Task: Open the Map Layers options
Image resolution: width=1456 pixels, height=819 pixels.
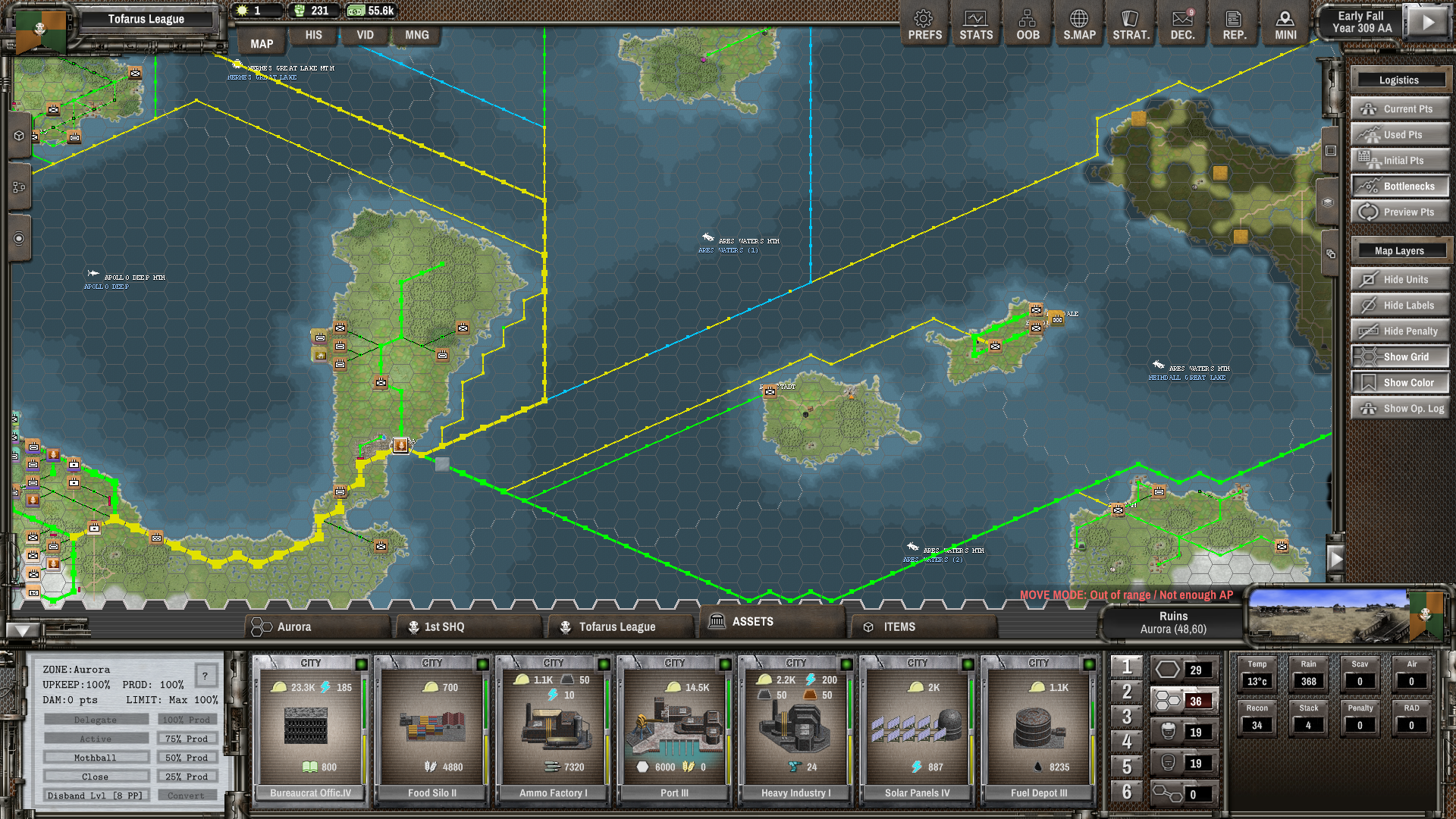Action: (1399, 250)
